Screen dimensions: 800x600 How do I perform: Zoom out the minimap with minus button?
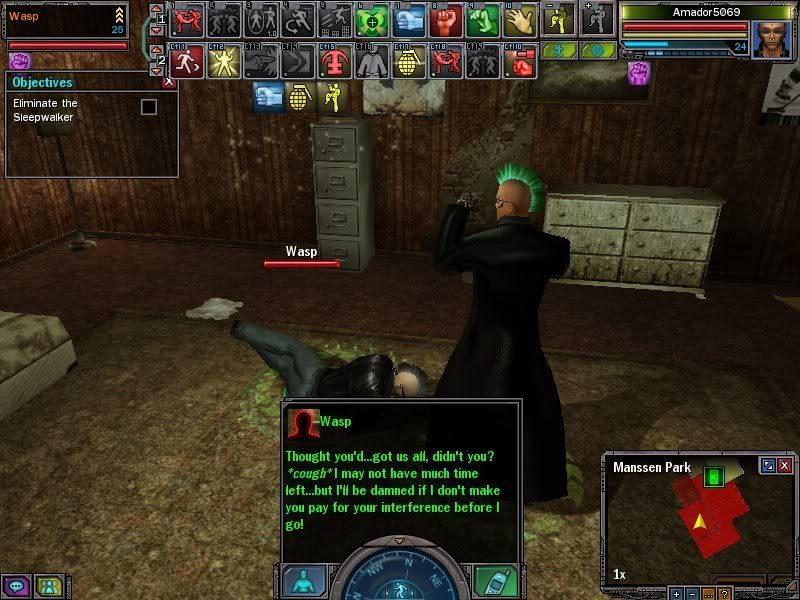[x=692, y=594]
